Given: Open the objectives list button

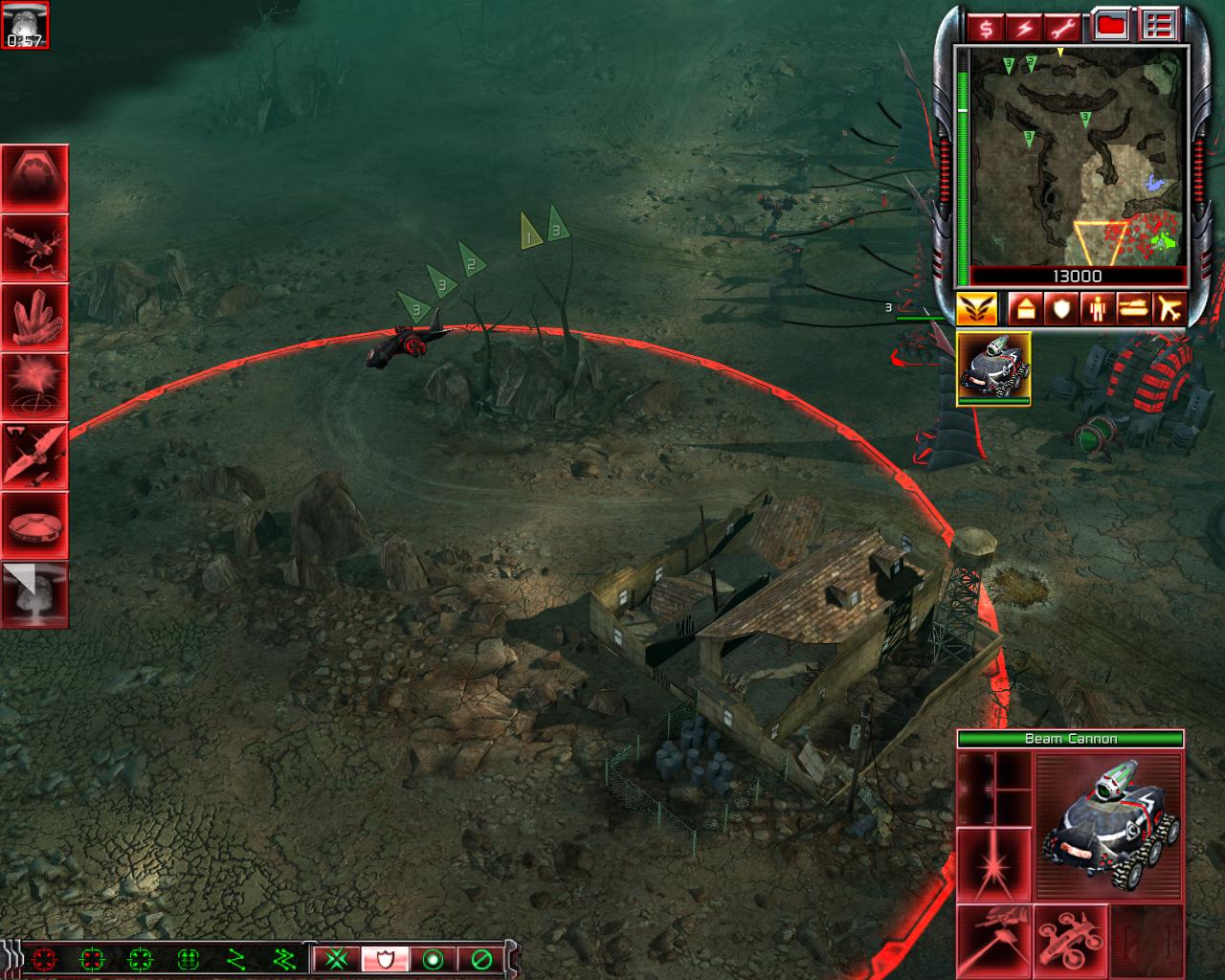Looking at the screenshot, I should (x=1158, y=26).
